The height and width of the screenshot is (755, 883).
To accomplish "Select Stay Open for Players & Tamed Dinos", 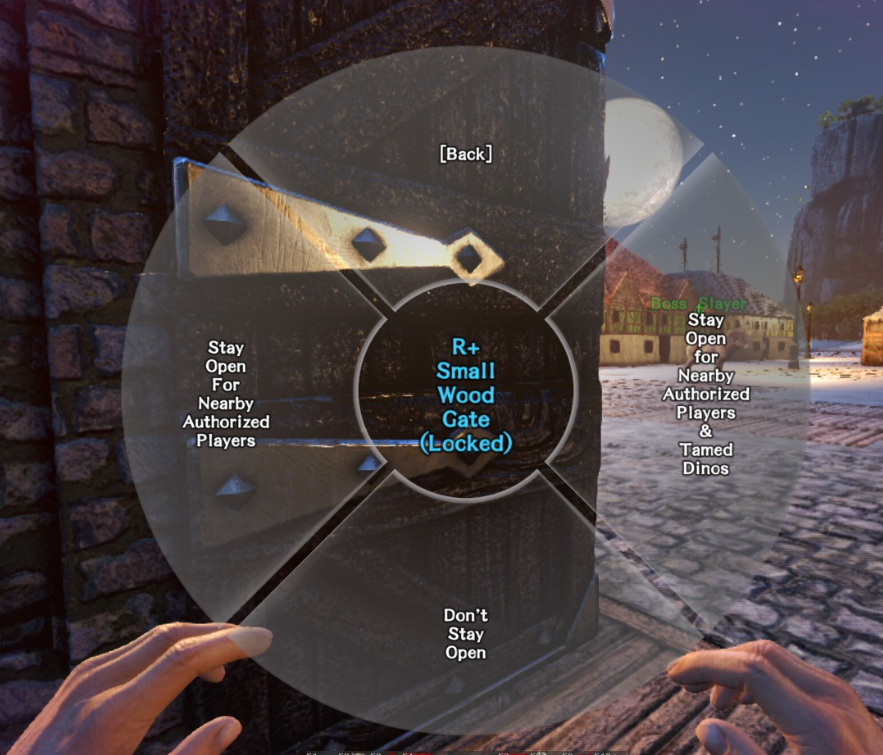I will click(706, 394).
